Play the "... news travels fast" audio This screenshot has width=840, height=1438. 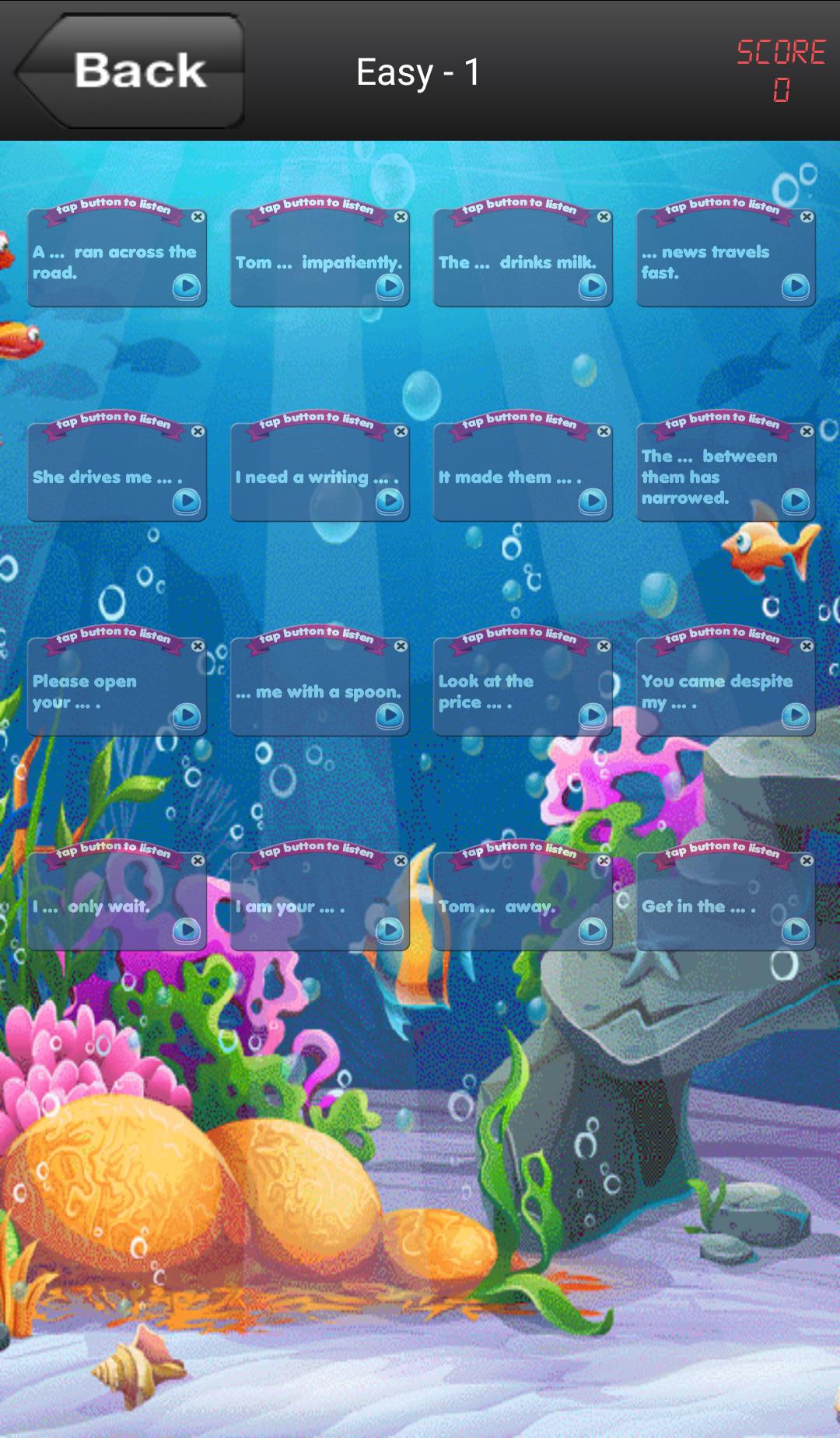pos(796,287)
